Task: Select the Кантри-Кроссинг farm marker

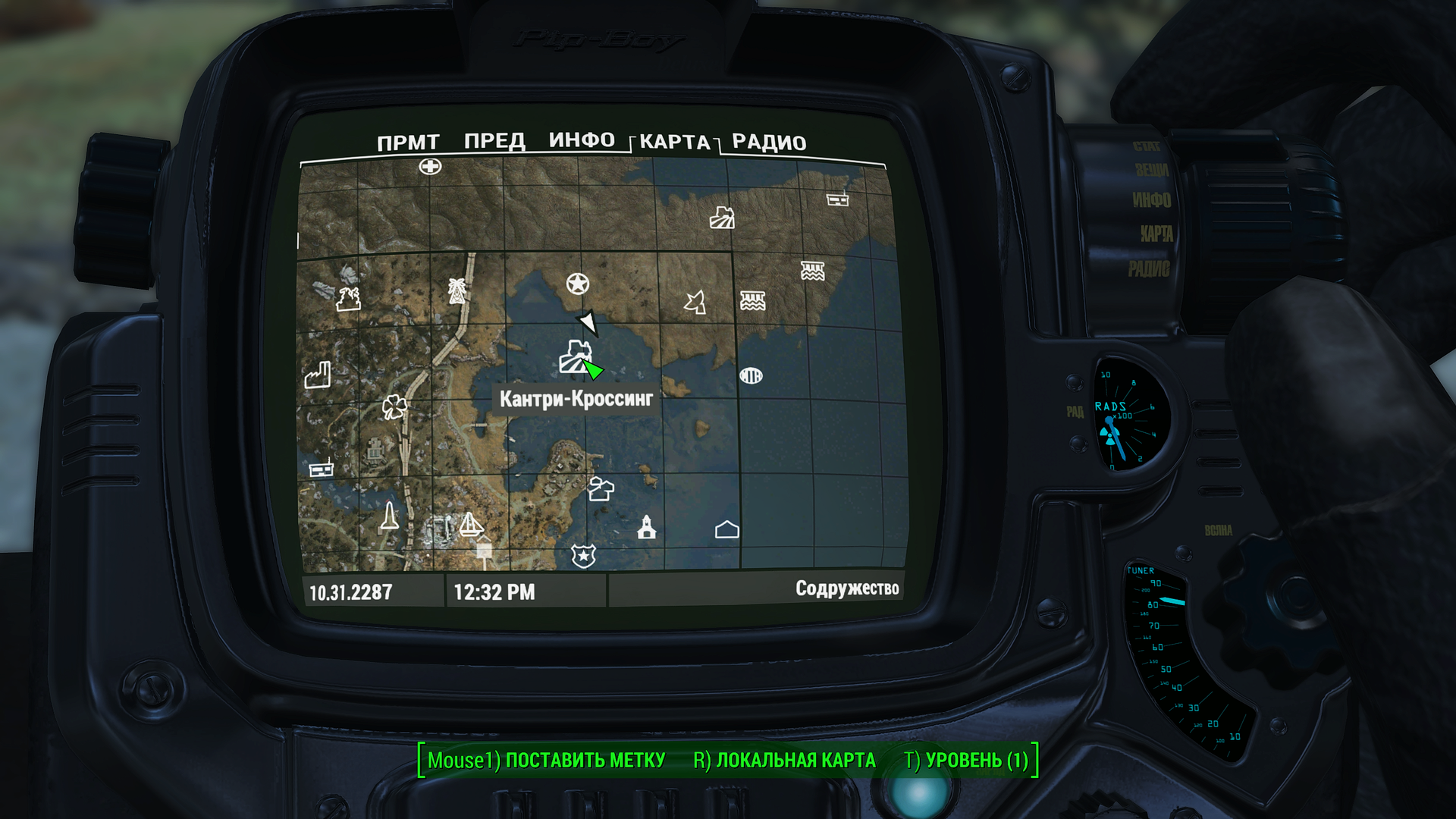Action: [x=575, y=357]
